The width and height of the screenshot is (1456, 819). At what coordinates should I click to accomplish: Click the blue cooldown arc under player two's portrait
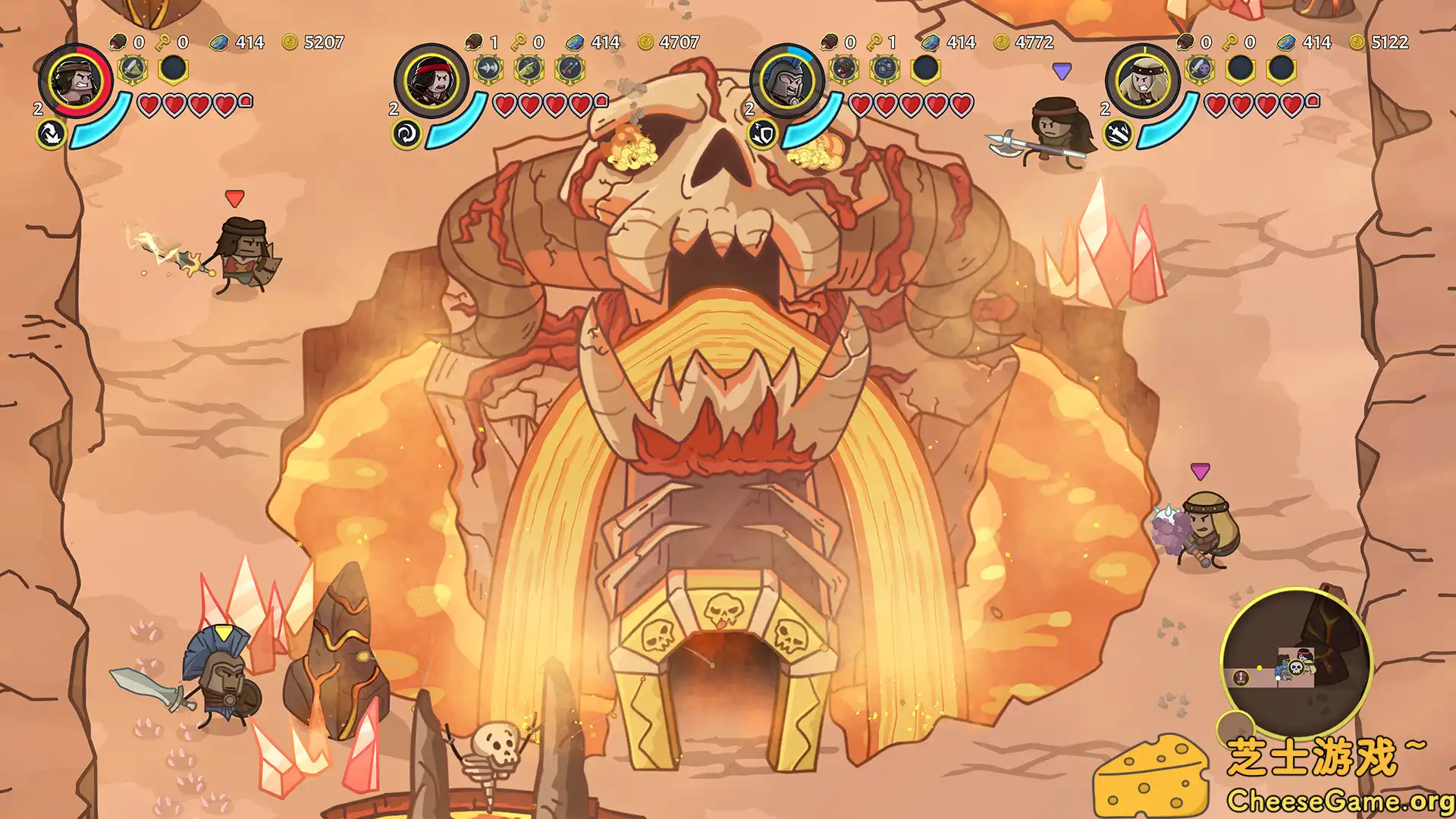point(455,130)
